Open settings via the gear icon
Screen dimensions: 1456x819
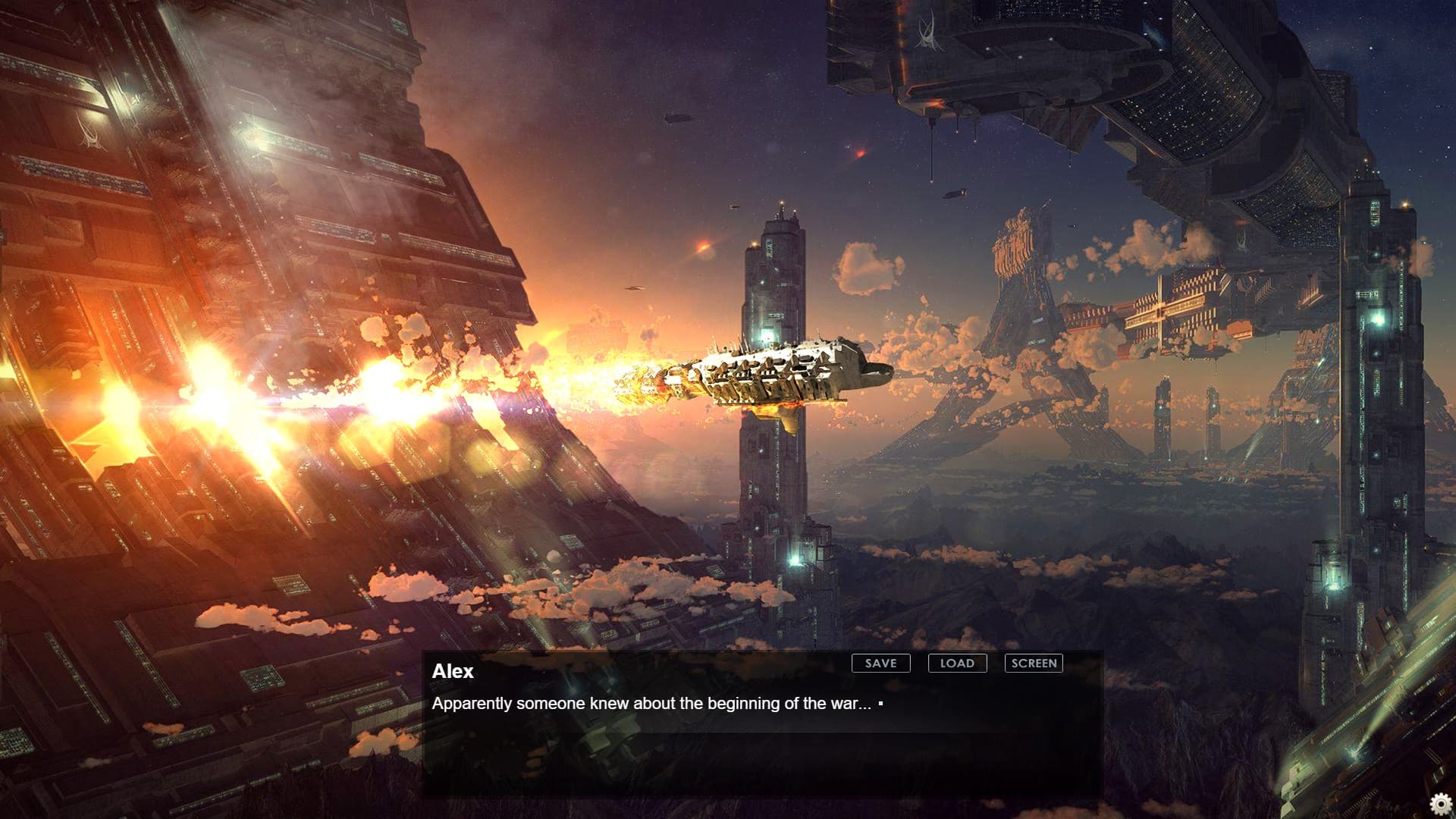coord(1441,804)
